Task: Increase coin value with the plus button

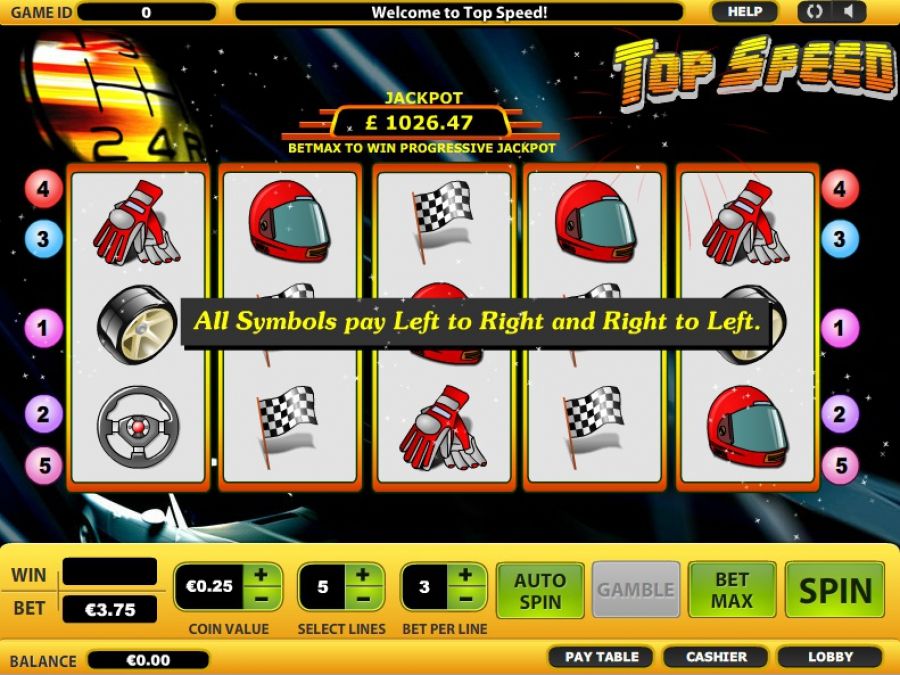Action: point(260,575)
